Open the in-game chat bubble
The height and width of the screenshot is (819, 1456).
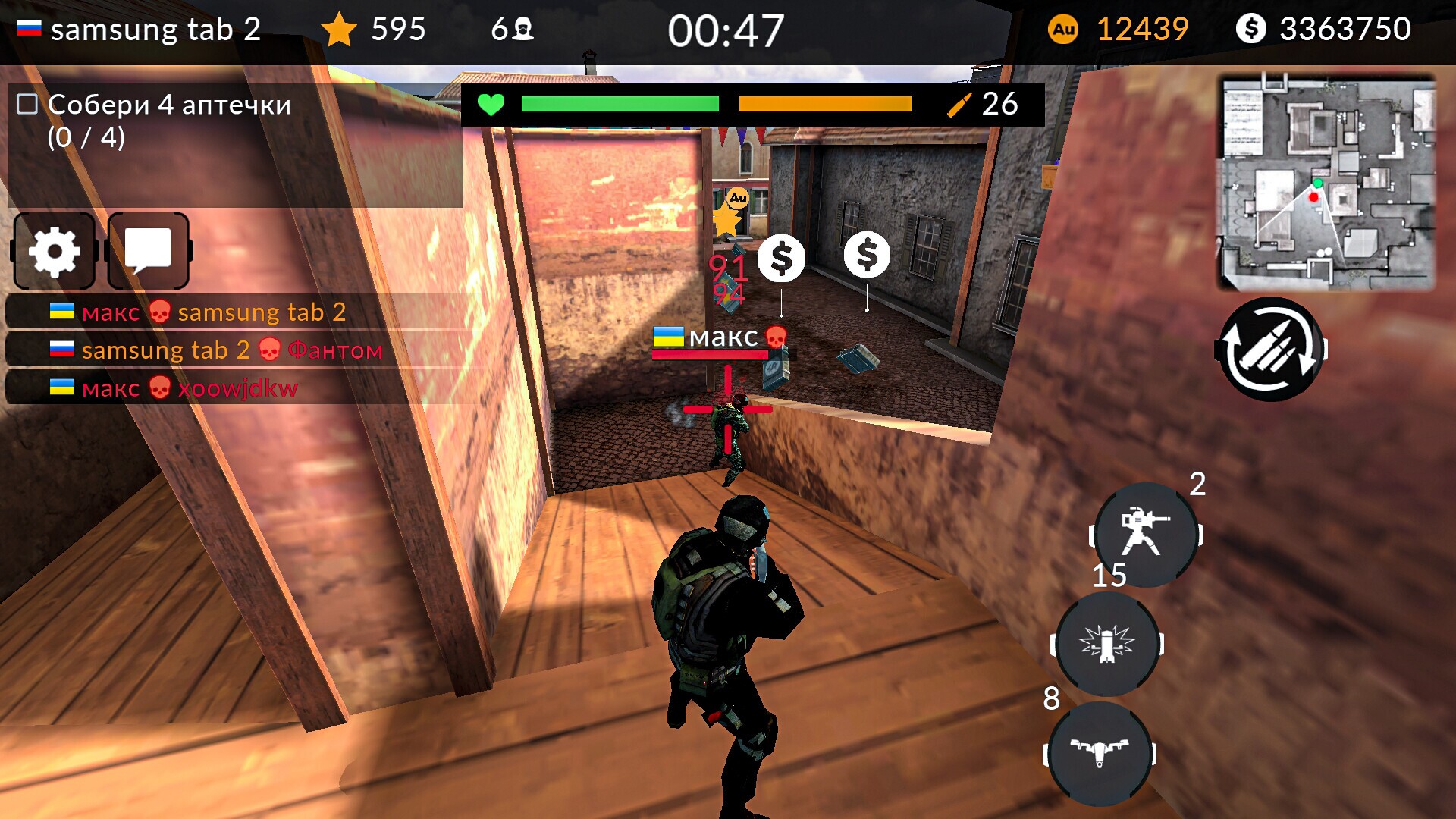(149, 250)
